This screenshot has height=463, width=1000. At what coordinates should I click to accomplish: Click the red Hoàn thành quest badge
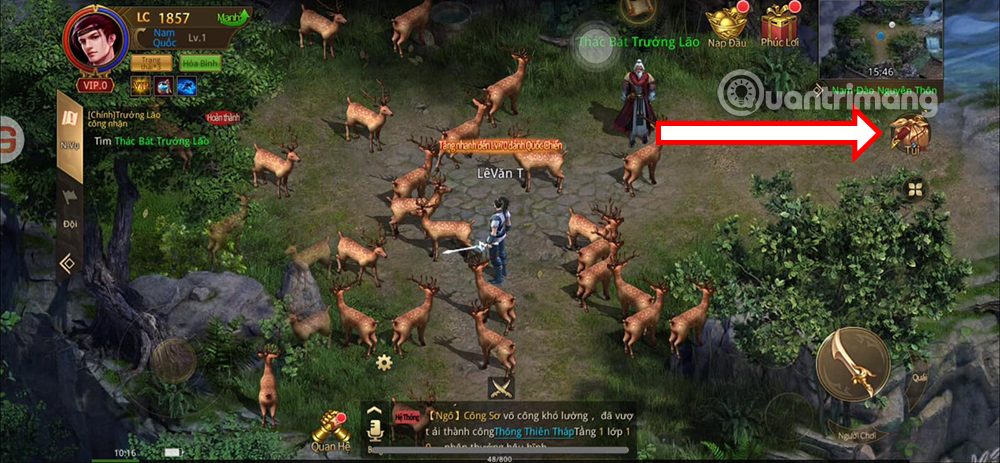pos(223,117)
